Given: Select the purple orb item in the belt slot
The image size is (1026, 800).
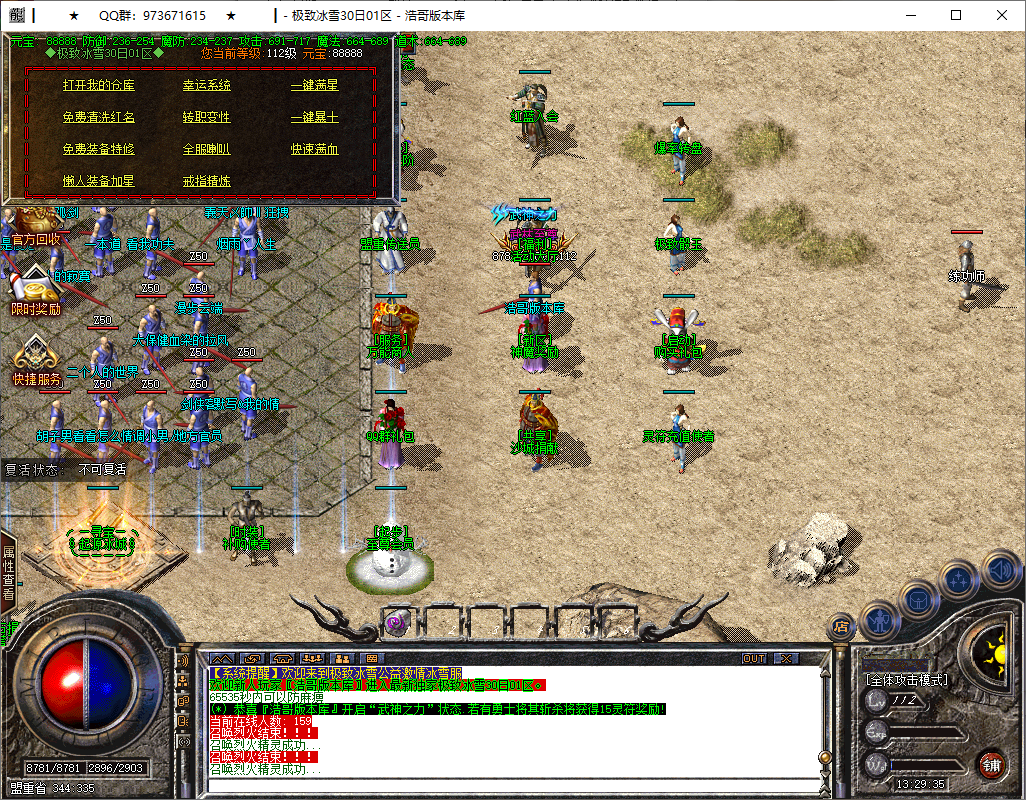Looking at the screenshot, I should [x=395, y=622].
